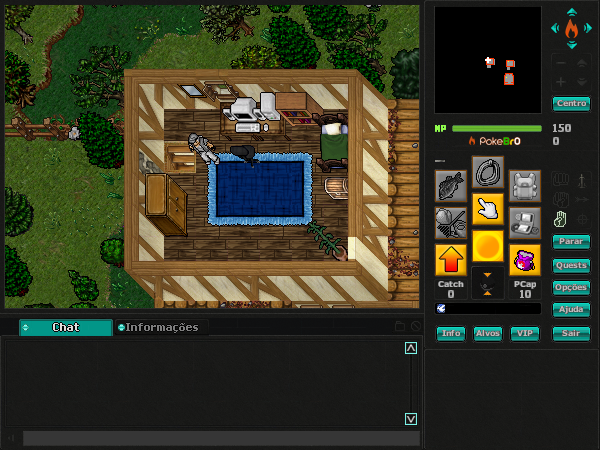The height and width of the screenshot is (450, 600).
Task: Open the Info panel
Action: [x=451, y=334]
